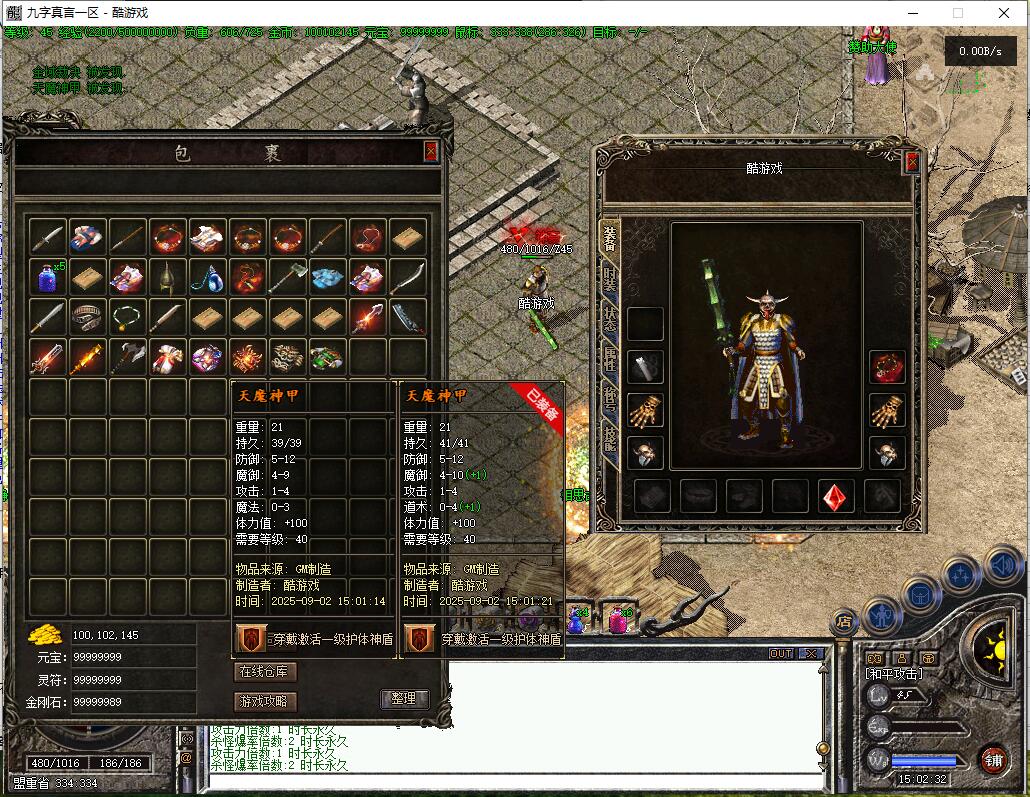This screenshot has height=797, width=1030.
Task: Close the character equipment panel
Action: pyautogui.click(x=911, y=162)
